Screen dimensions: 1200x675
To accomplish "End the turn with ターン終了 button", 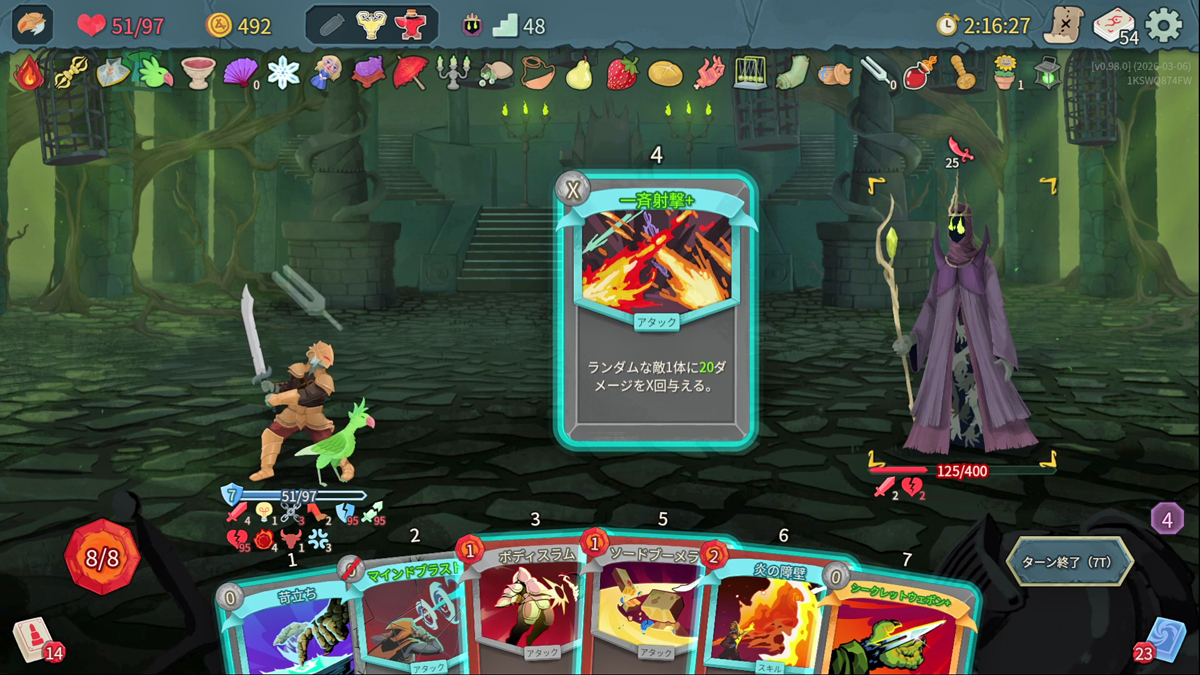I will click(1069, 562).
